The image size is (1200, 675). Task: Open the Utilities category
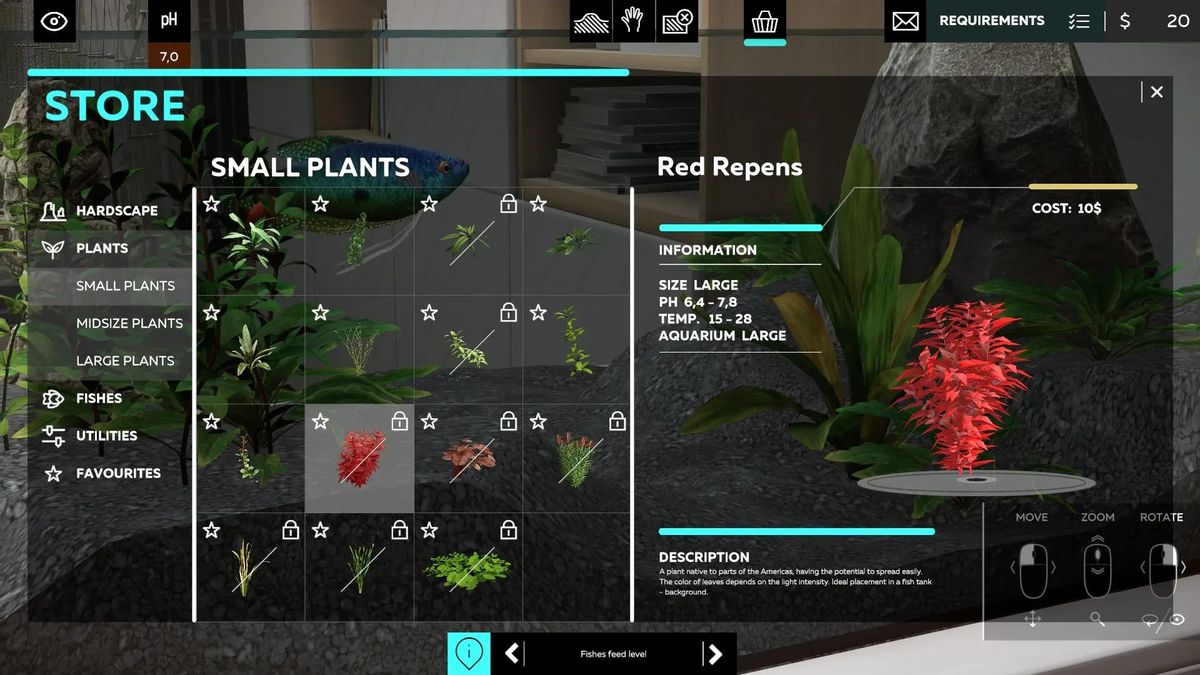coord(106,435)
